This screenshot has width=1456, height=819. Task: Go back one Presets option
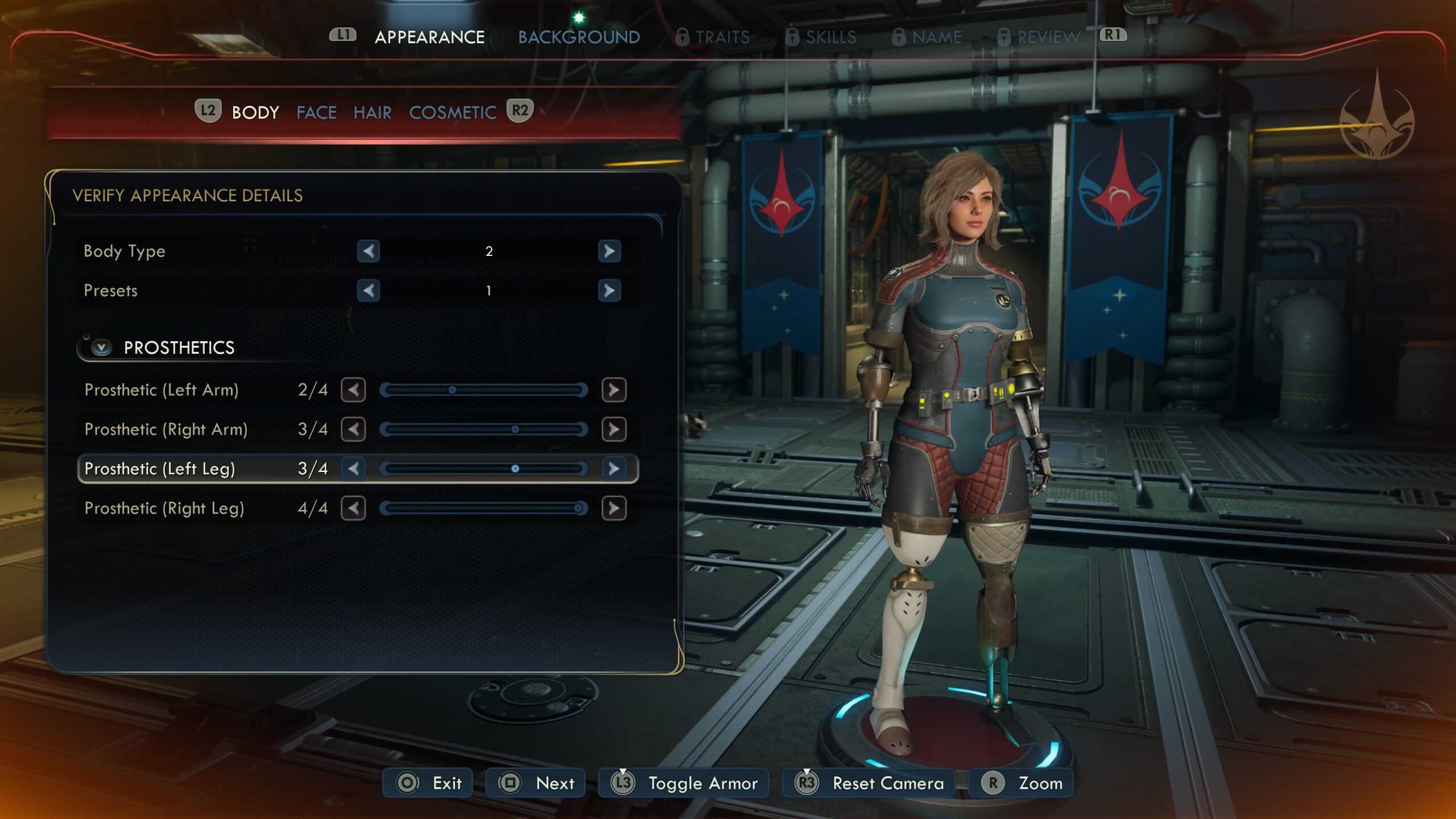(368, 291)
